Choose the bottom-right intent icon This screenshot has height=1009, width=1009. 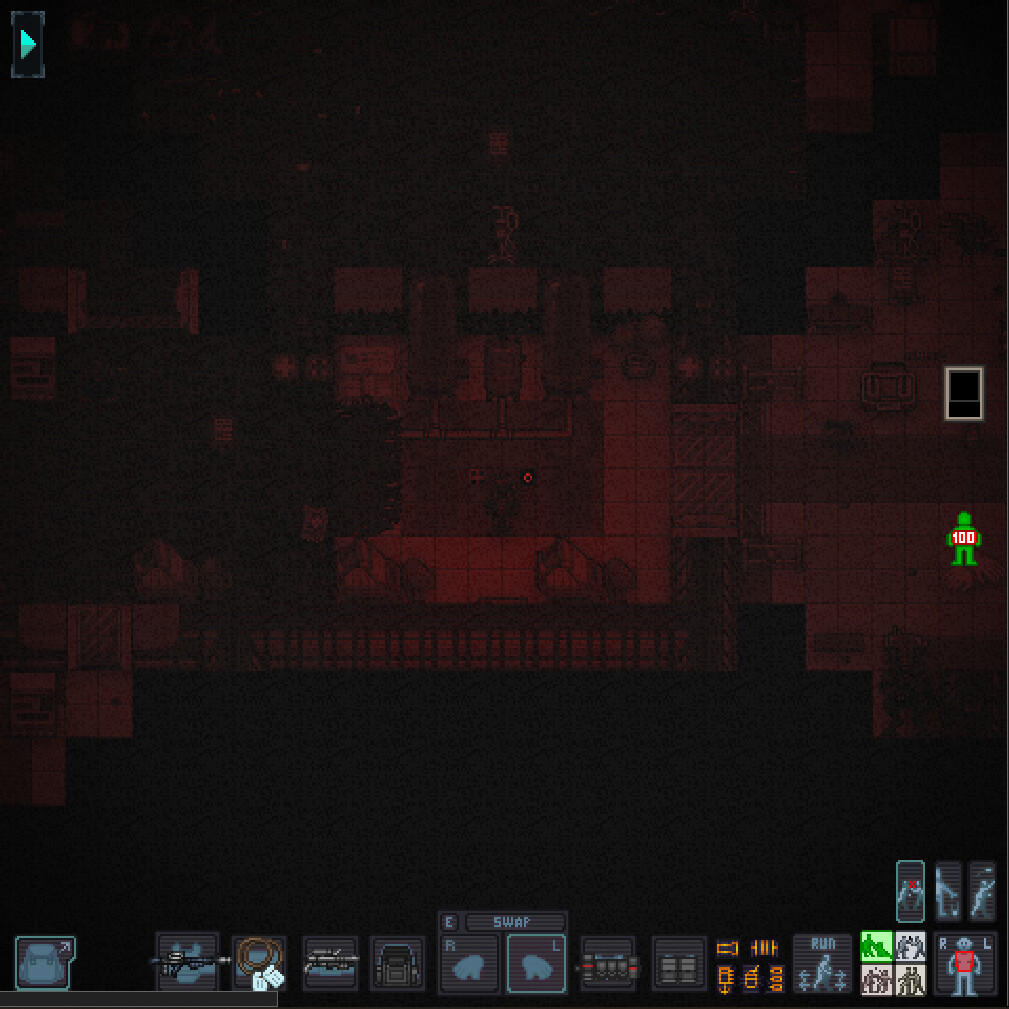pos(910,979)
